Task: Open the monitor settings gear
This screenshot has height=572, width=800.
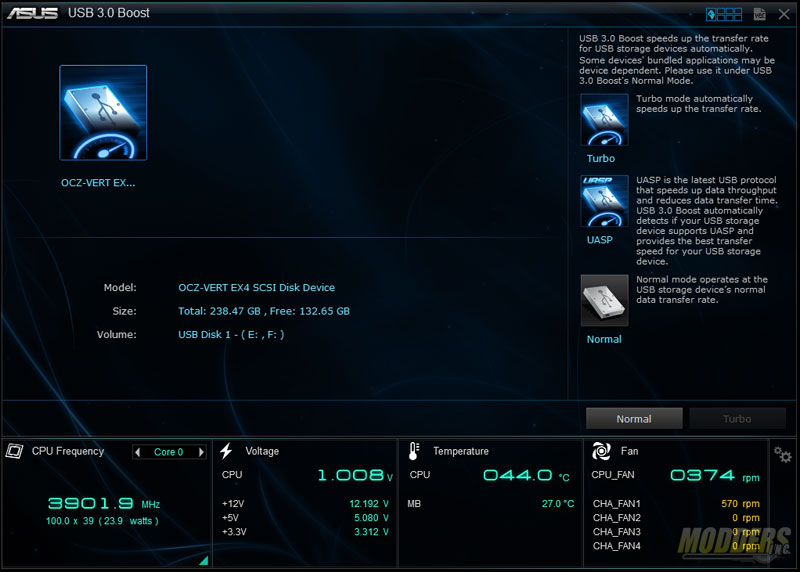Action: click(x=783, y=457)
